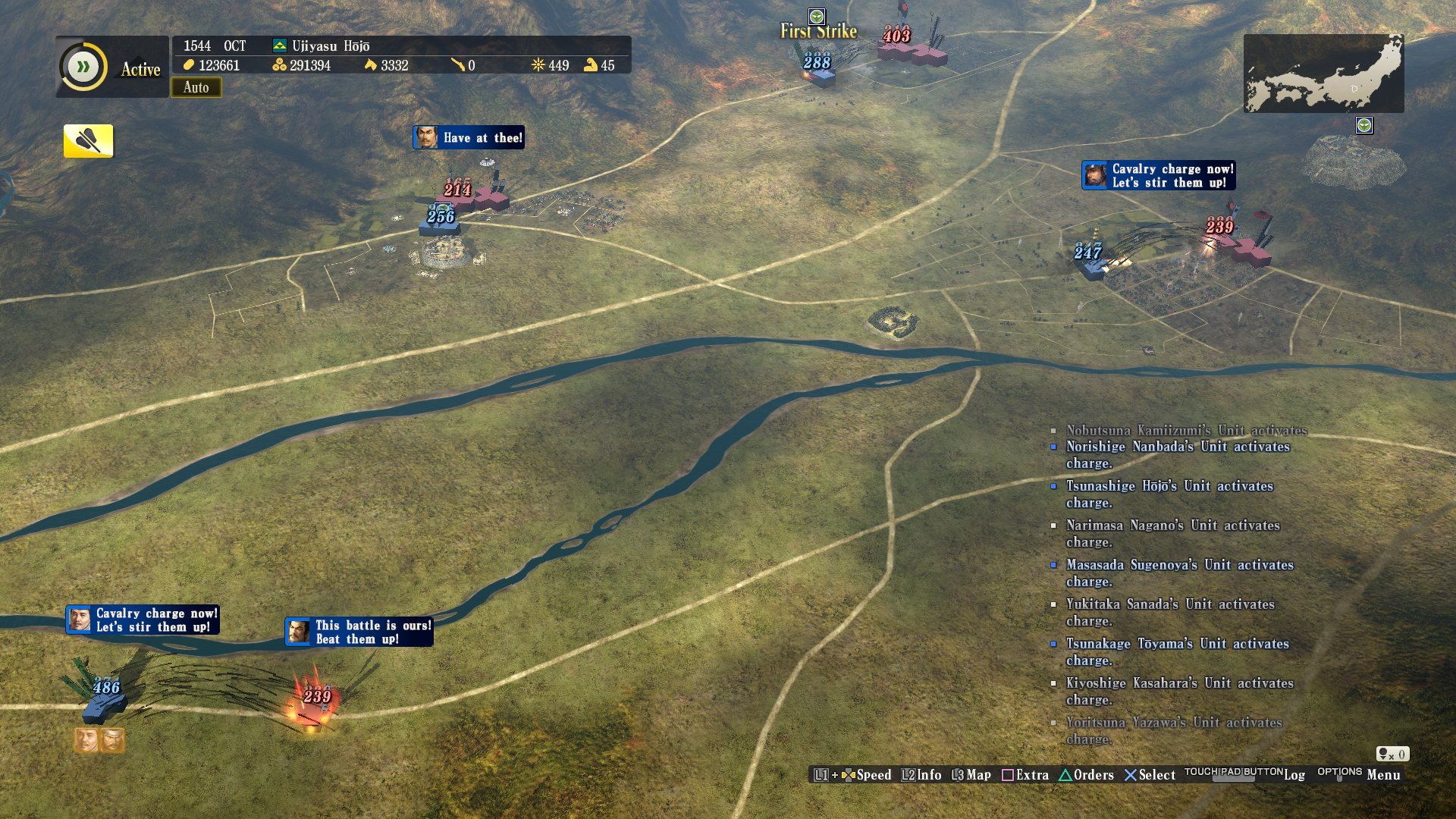
Task: Expand the minimap in the top right
Action: [x=1323, y=72]
